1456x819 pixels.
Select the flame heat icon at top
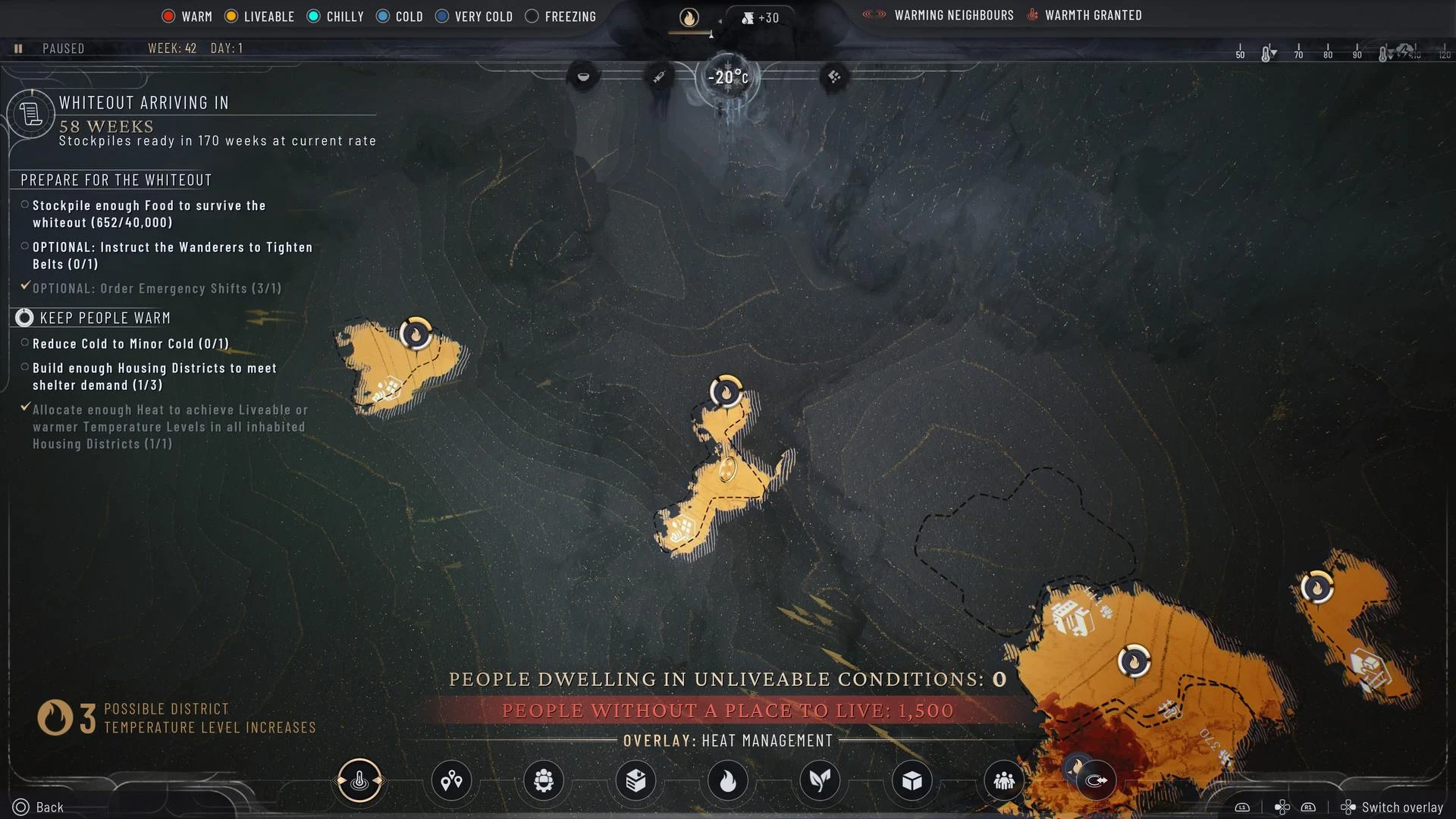coord(689,17)
